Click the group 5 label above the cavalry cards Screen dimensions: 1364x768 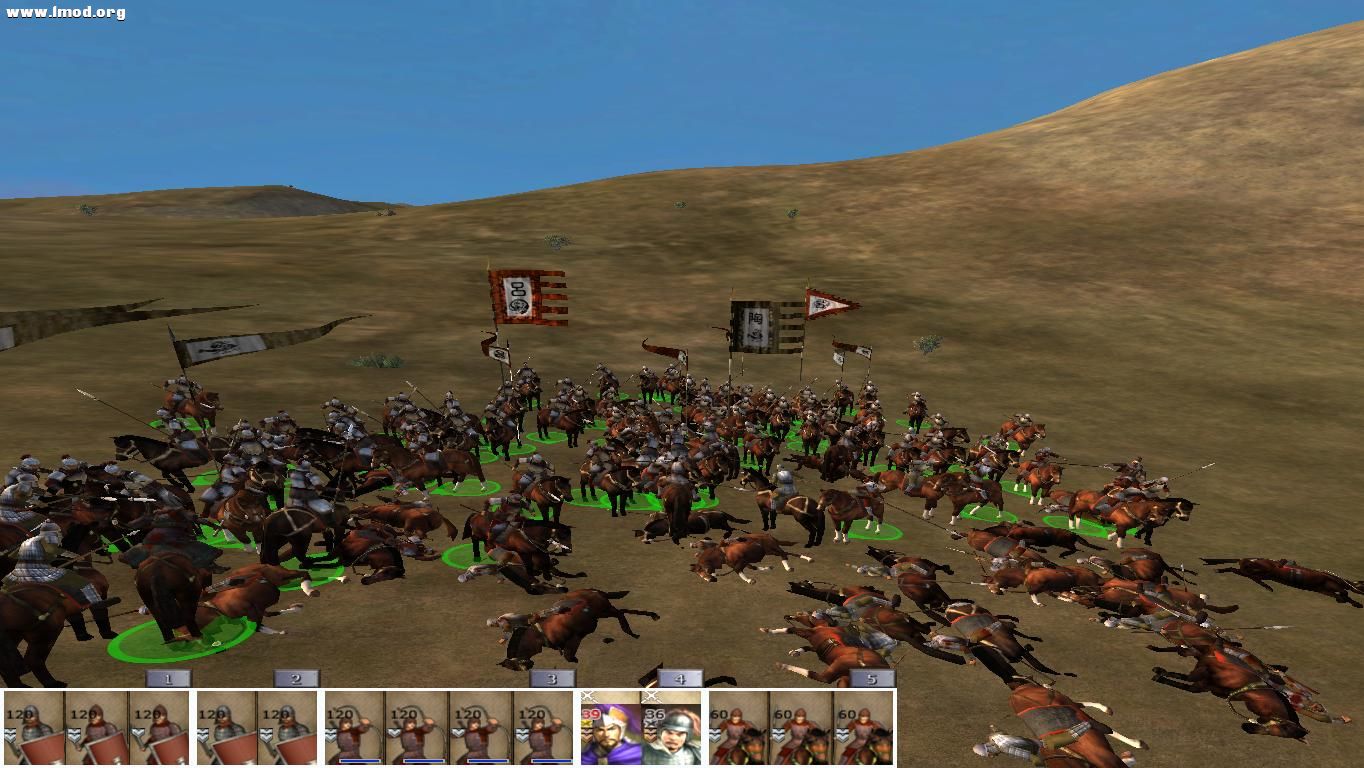[x=869, y=678]
